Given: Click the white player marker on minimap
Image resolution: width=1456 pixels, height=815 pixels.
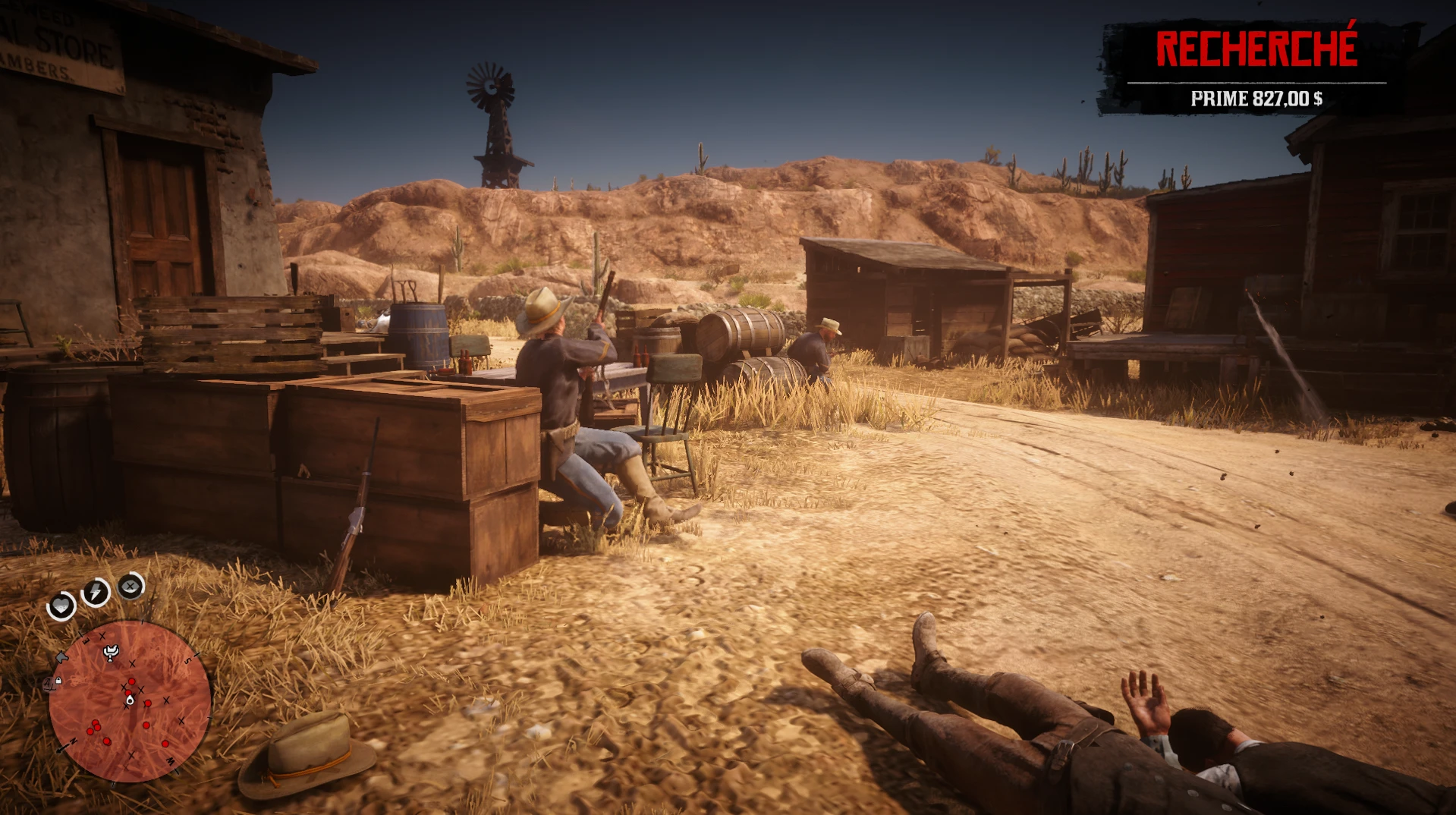Looking at the screenshot, I should point(130,700).
